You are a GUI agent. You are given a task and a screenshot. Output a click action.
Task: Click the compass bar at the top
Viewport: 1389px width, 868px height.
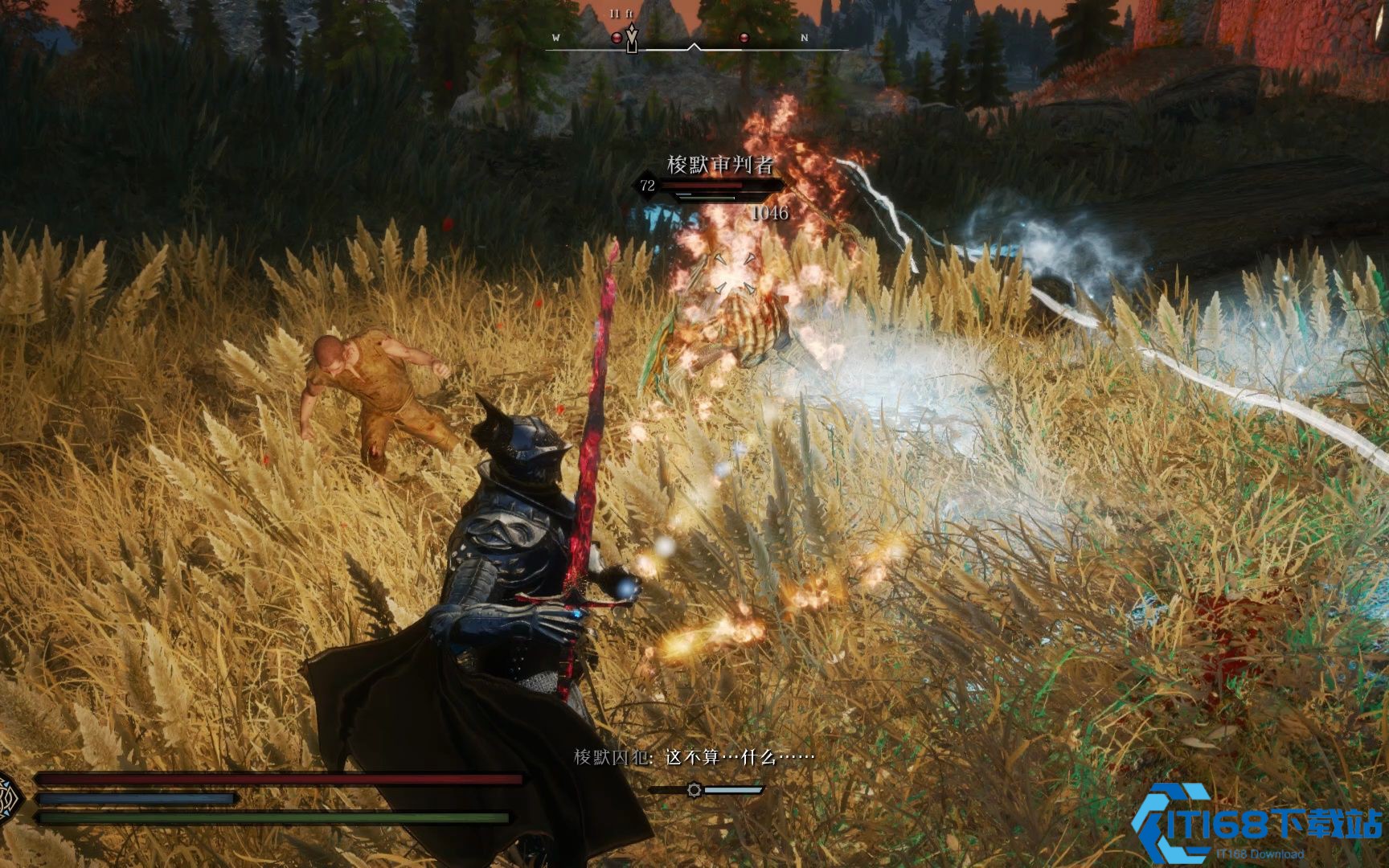696,47
